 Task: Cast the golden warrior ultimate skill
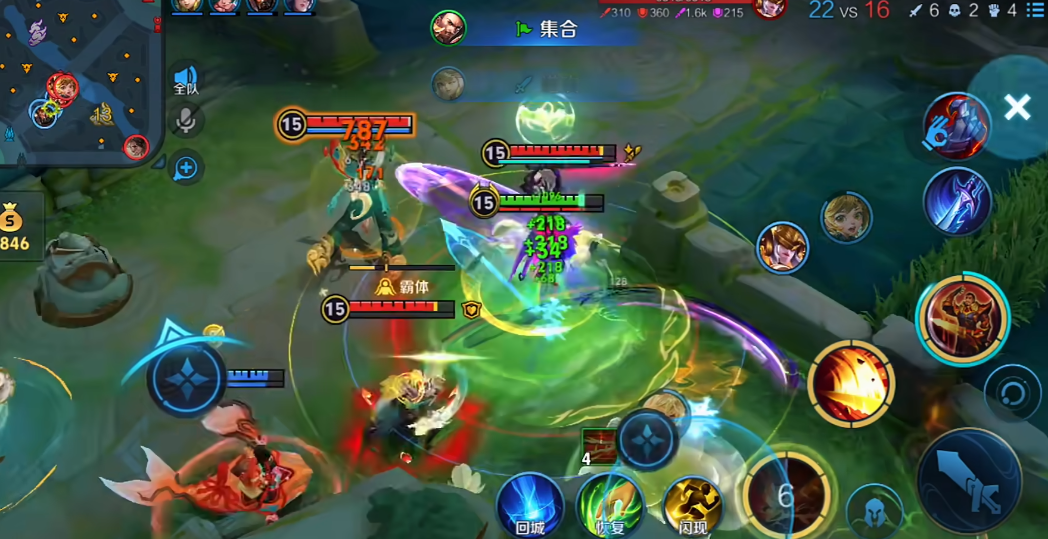point(963,319)
